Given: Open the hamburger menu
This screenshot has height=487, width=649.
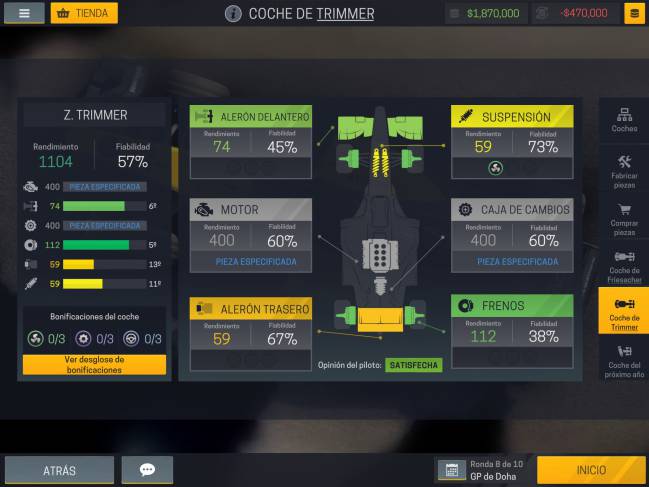Looking at the screenshot, I should tap(24, 13).
